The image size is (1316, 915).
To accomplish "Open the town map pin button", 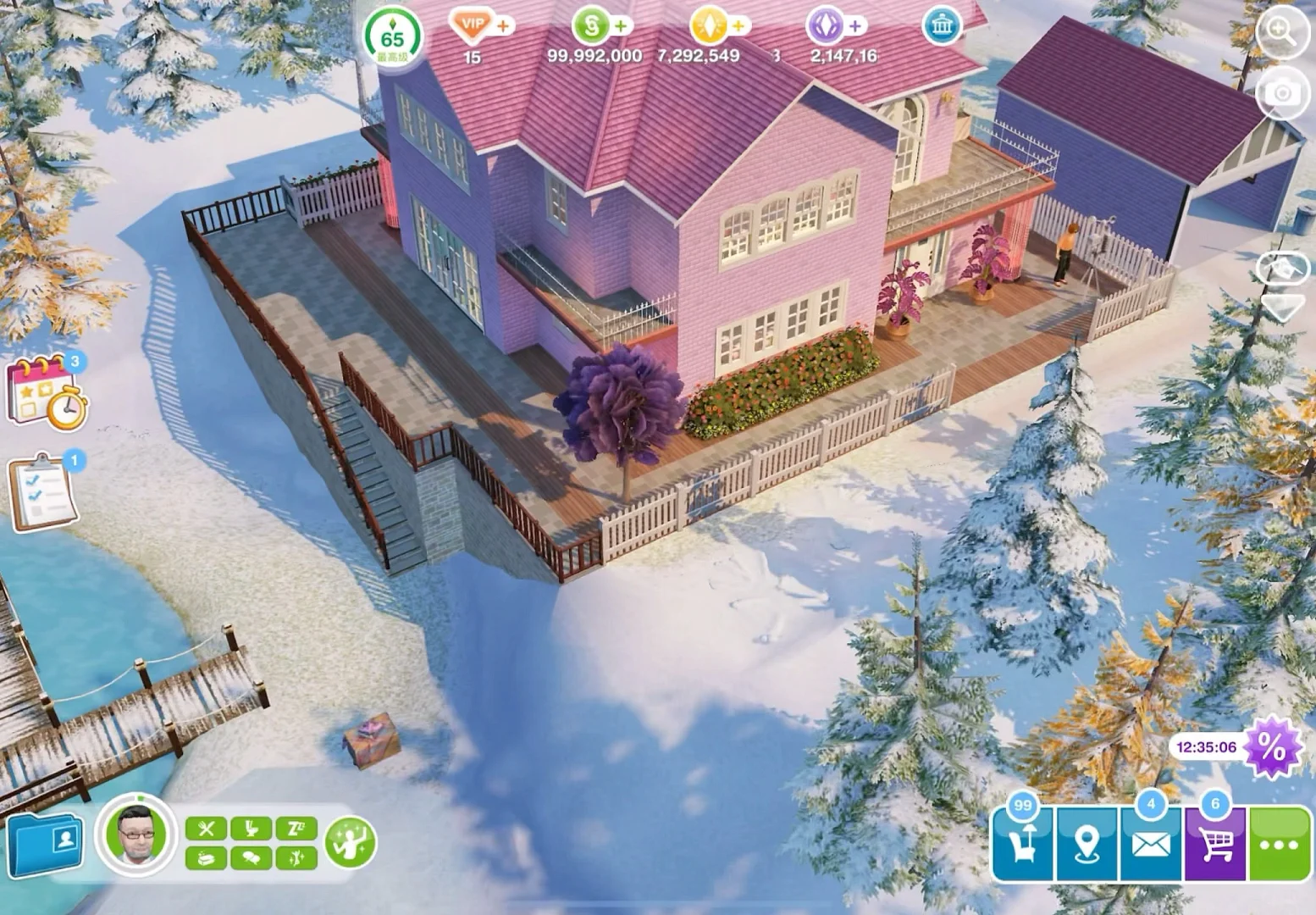I will click(x=1087, y=844).
